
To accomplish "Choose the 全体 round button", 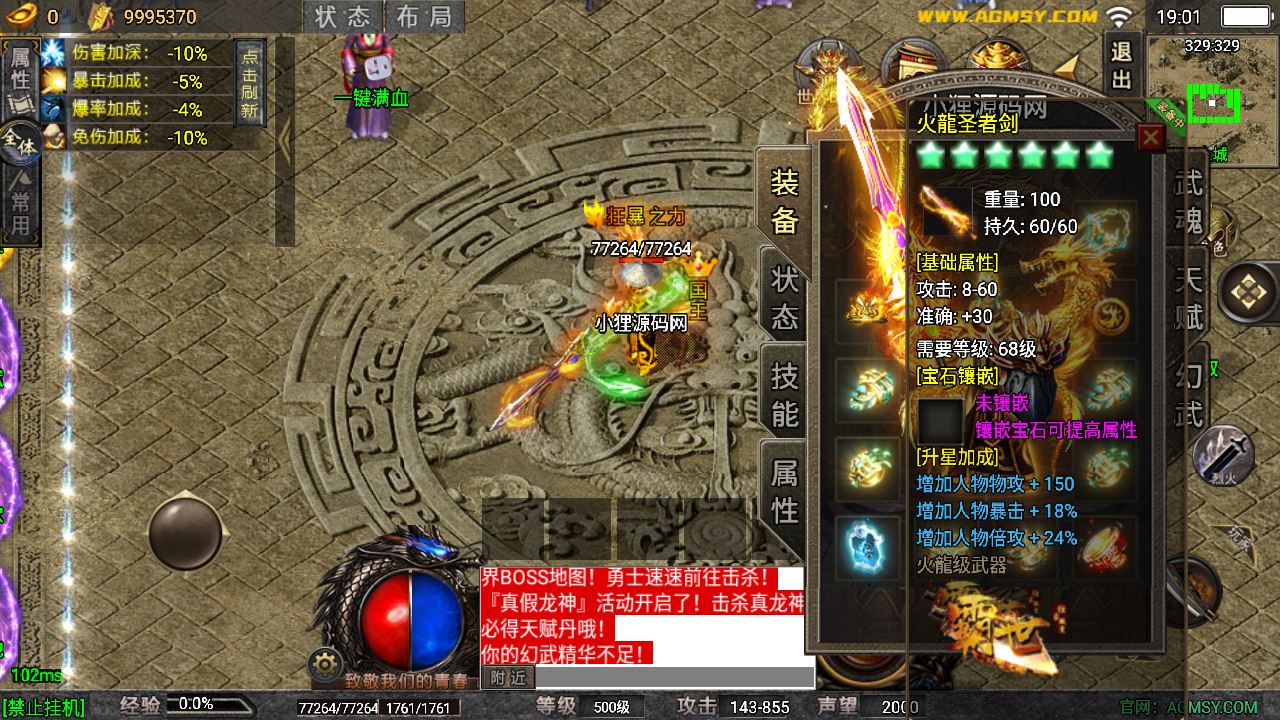I will (x=19, y=139).
